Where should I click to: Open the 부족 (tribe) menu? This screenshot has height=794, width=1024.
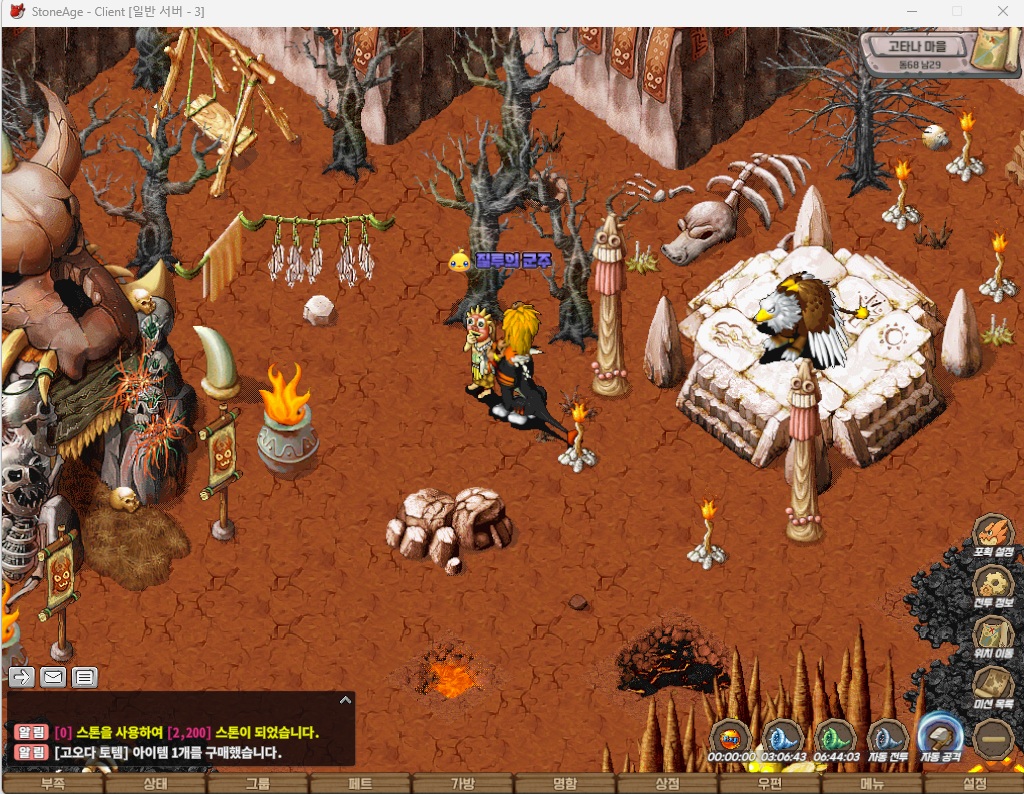[x=52, y=784]
